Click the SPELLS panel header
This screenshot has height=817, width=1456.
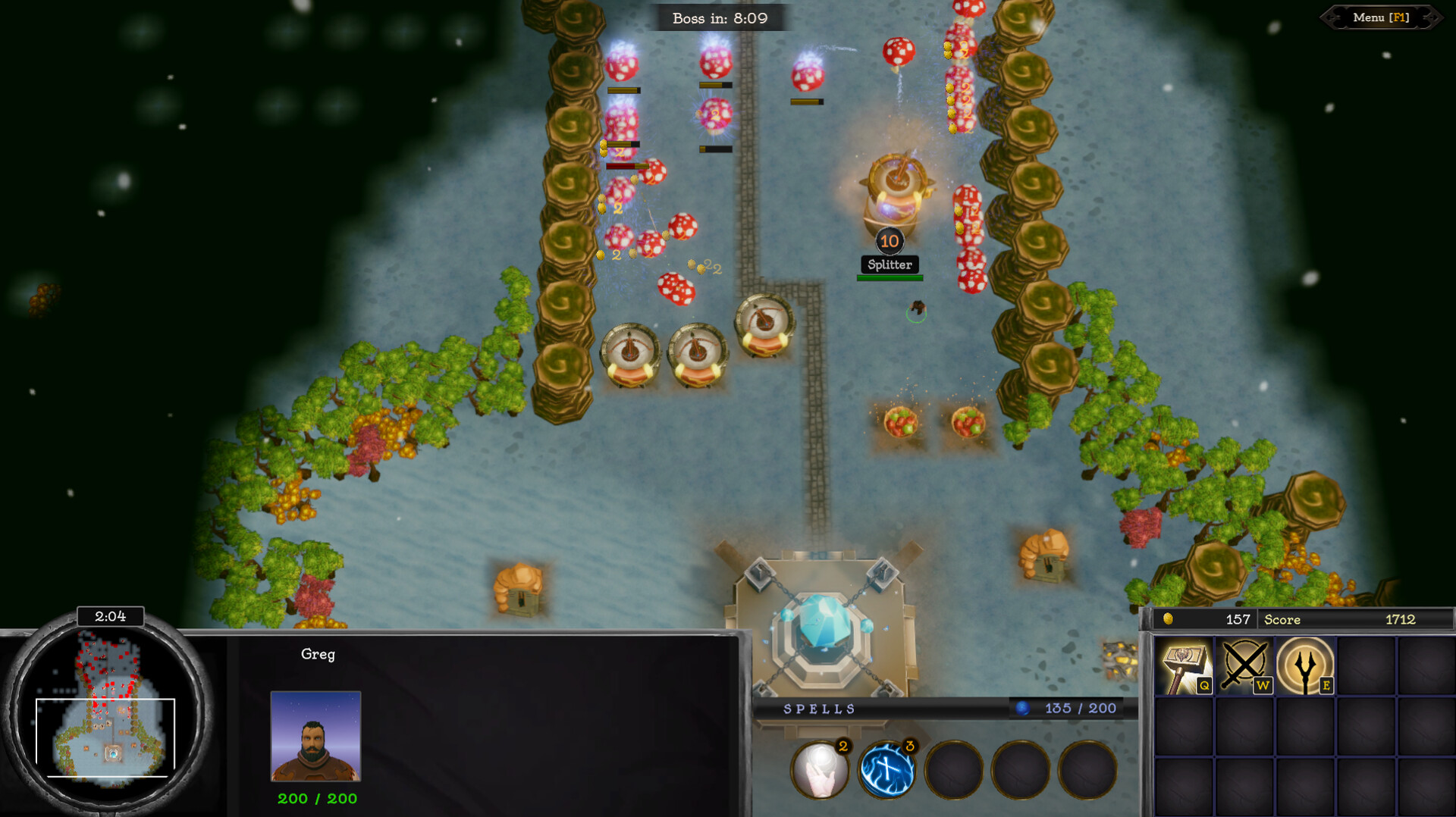click(x=819, y=709)
